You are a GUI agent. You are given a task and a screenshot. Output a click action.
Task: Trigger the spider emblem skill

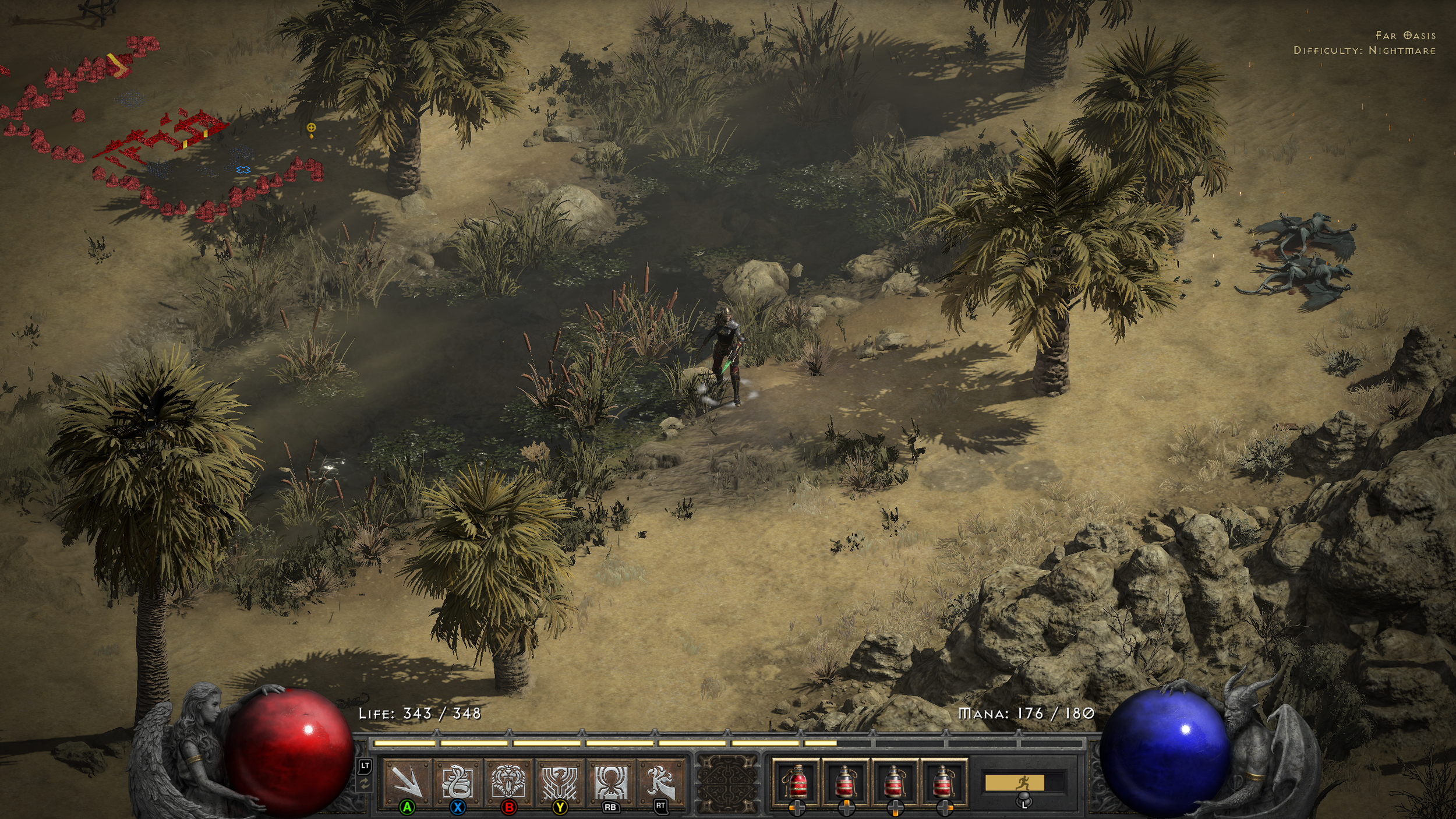(x=610, y=781)
